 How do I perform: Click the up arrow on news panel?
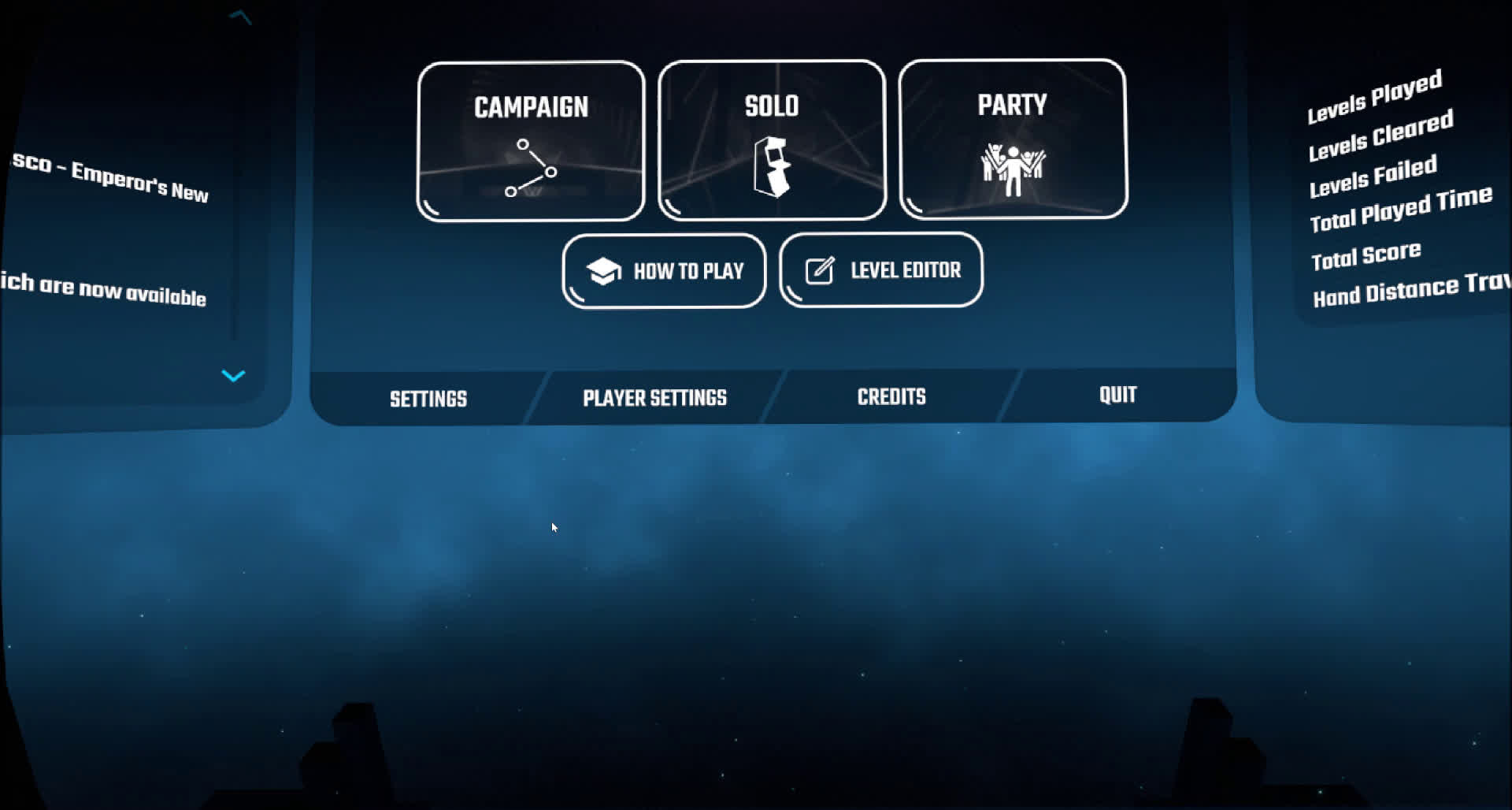[x=240, y=17]
